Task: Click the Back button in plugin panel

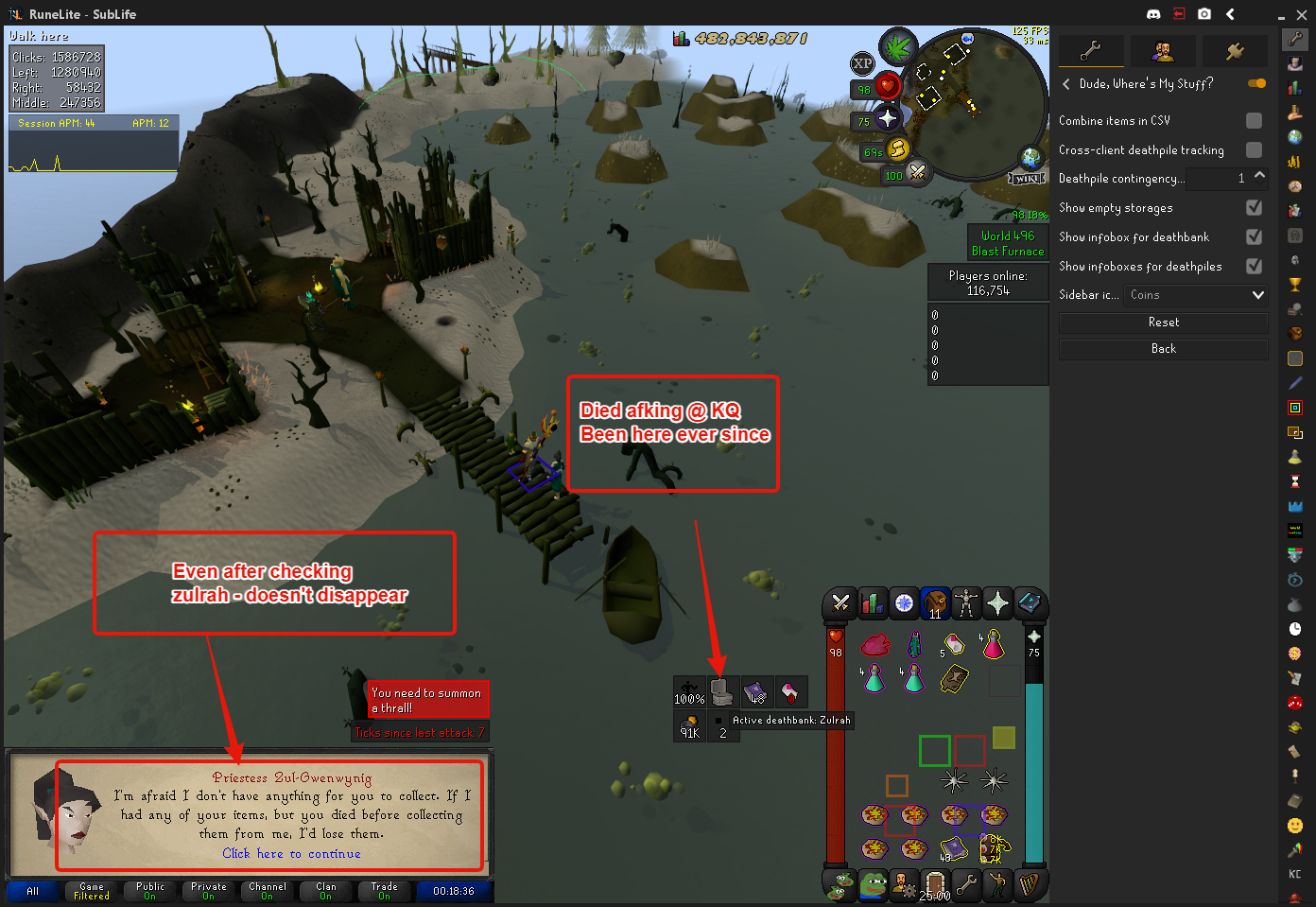Action: pyautogui.click(x=1163, y=349)
